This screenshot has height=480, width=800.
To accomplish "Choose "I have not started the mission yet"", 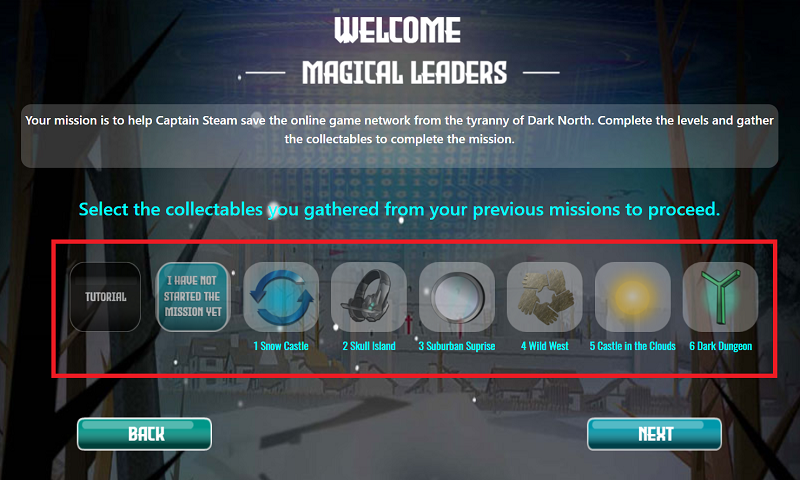I will (x=193, y=297).
